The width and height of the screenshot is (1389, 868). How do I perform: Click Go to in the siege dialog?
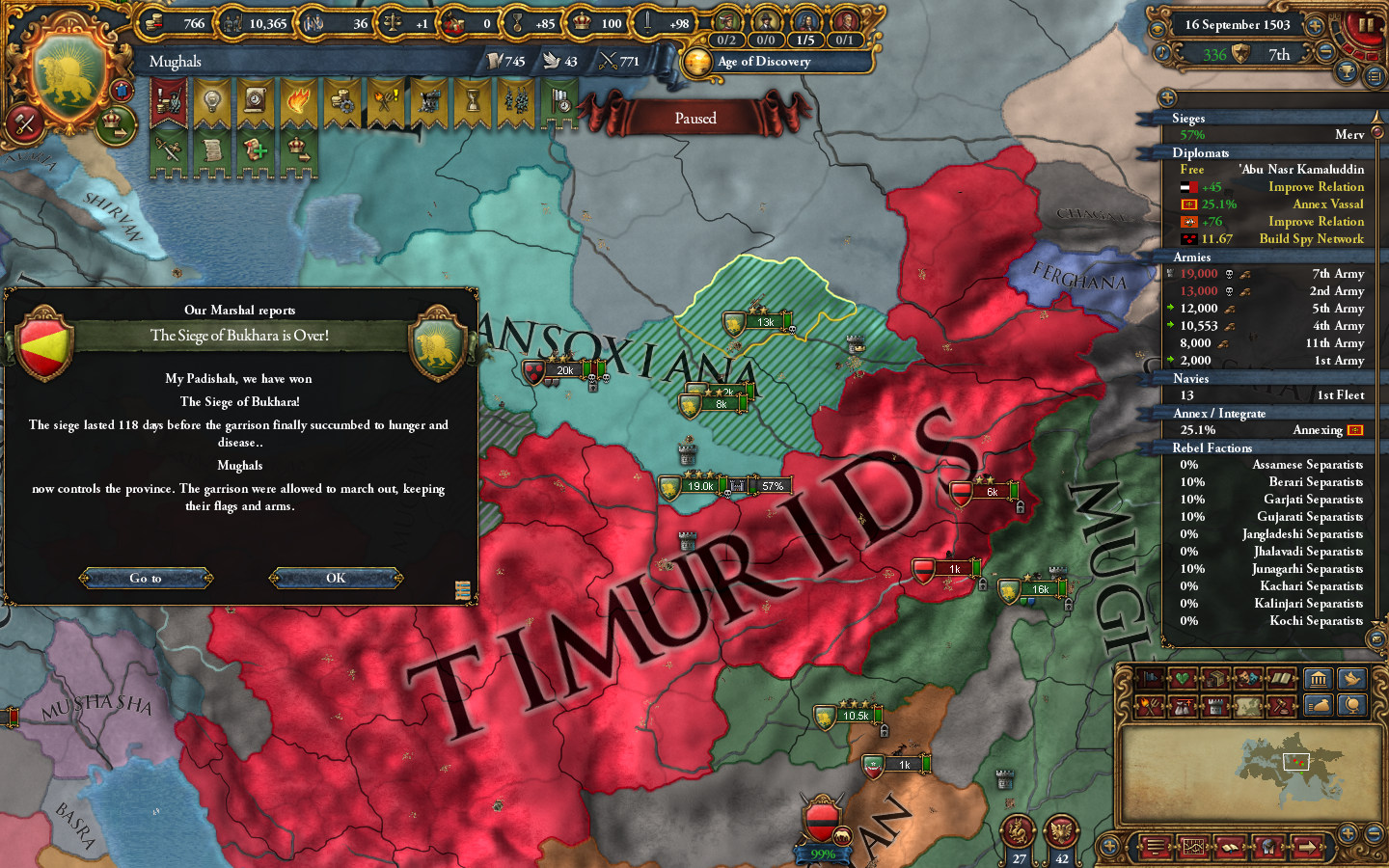146,579
